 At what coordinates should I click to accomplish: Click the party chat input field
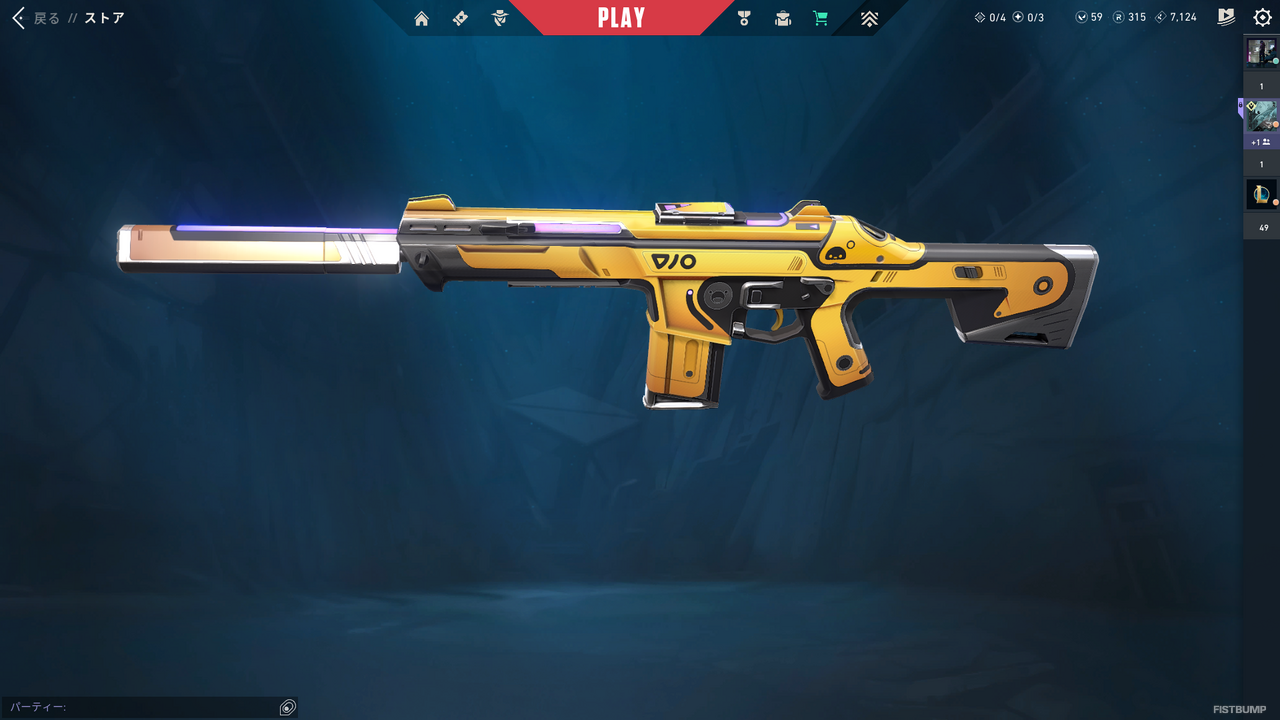point(140,707)
